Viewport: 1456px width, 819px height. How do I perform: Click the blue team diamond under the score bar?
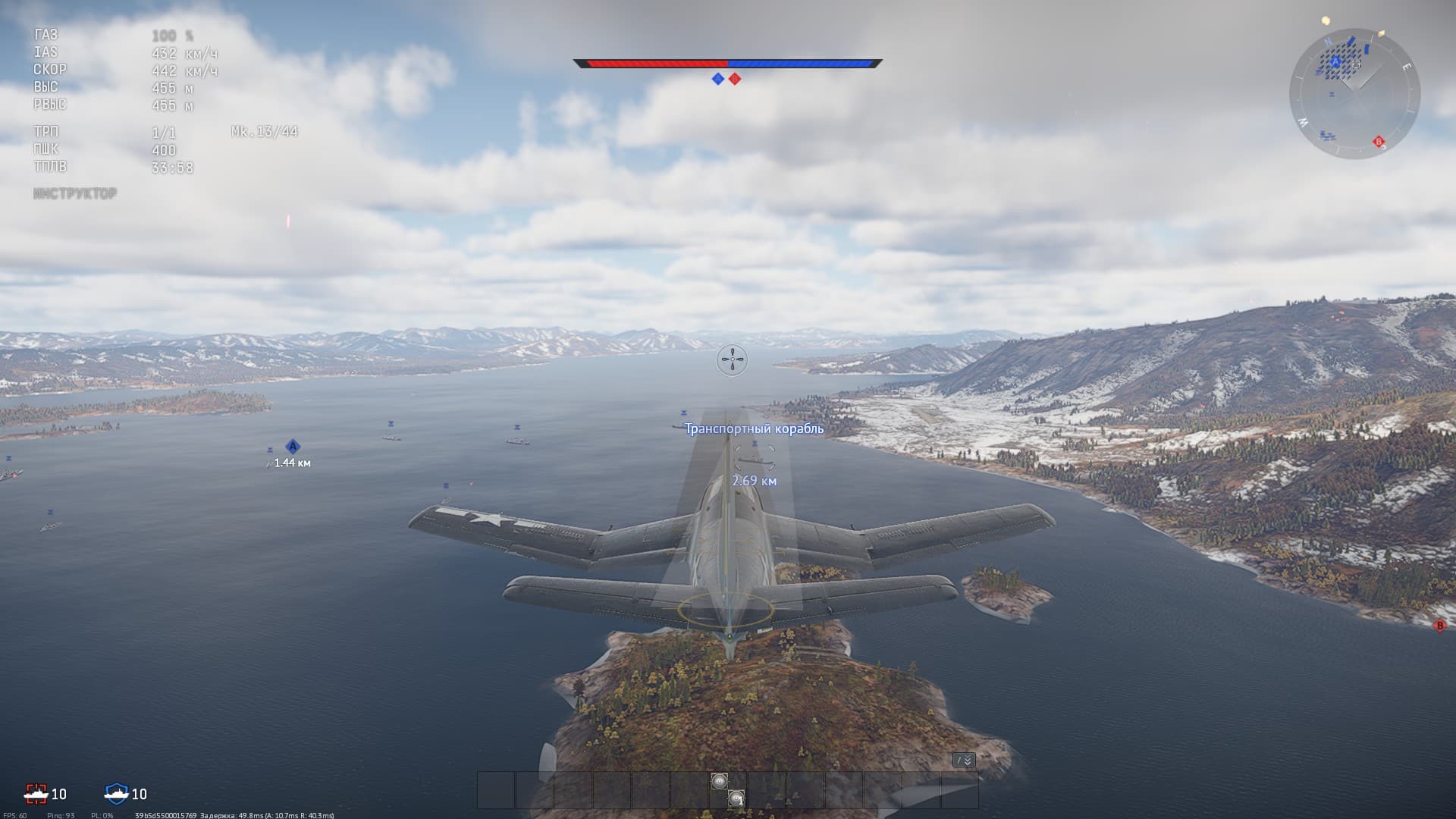click(718, 79)
